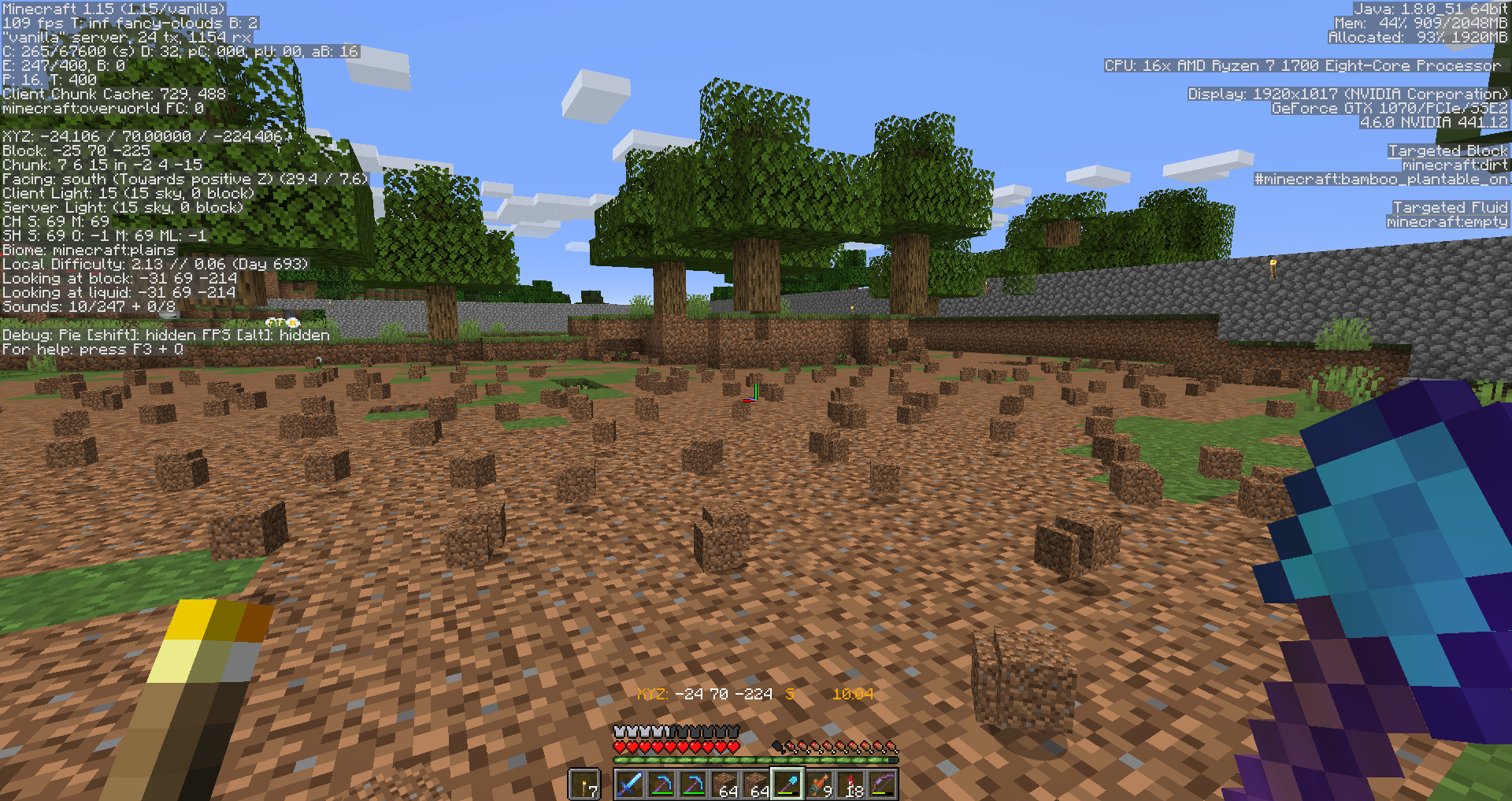
Task: Click the Biome minecraft:plains label
Action: point(89,250)
